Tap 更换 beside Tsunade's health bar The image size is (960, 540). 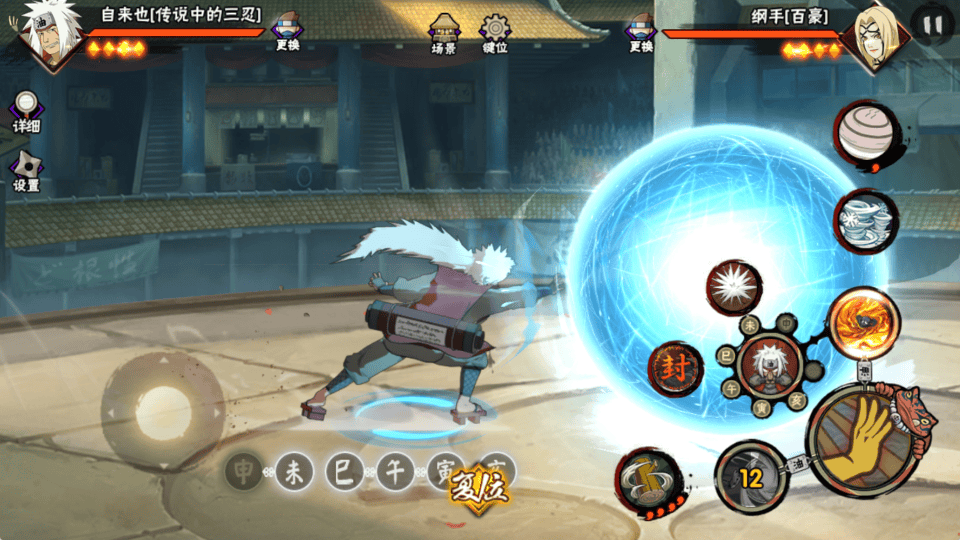pyautogui.click(x=641, y=32)
